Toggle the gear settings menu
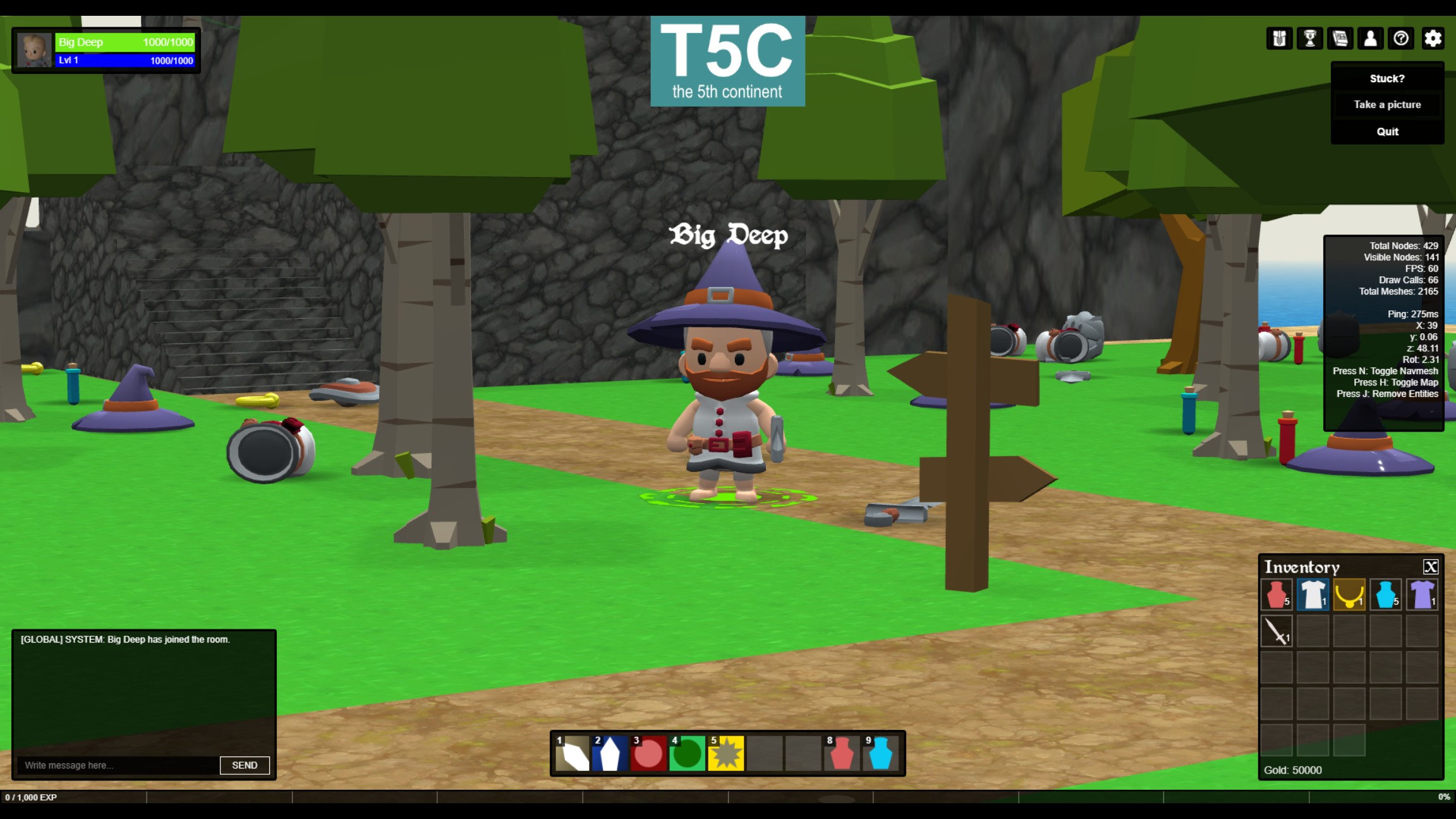Viewport: 1456px width, 819px height. (1433, 39)
